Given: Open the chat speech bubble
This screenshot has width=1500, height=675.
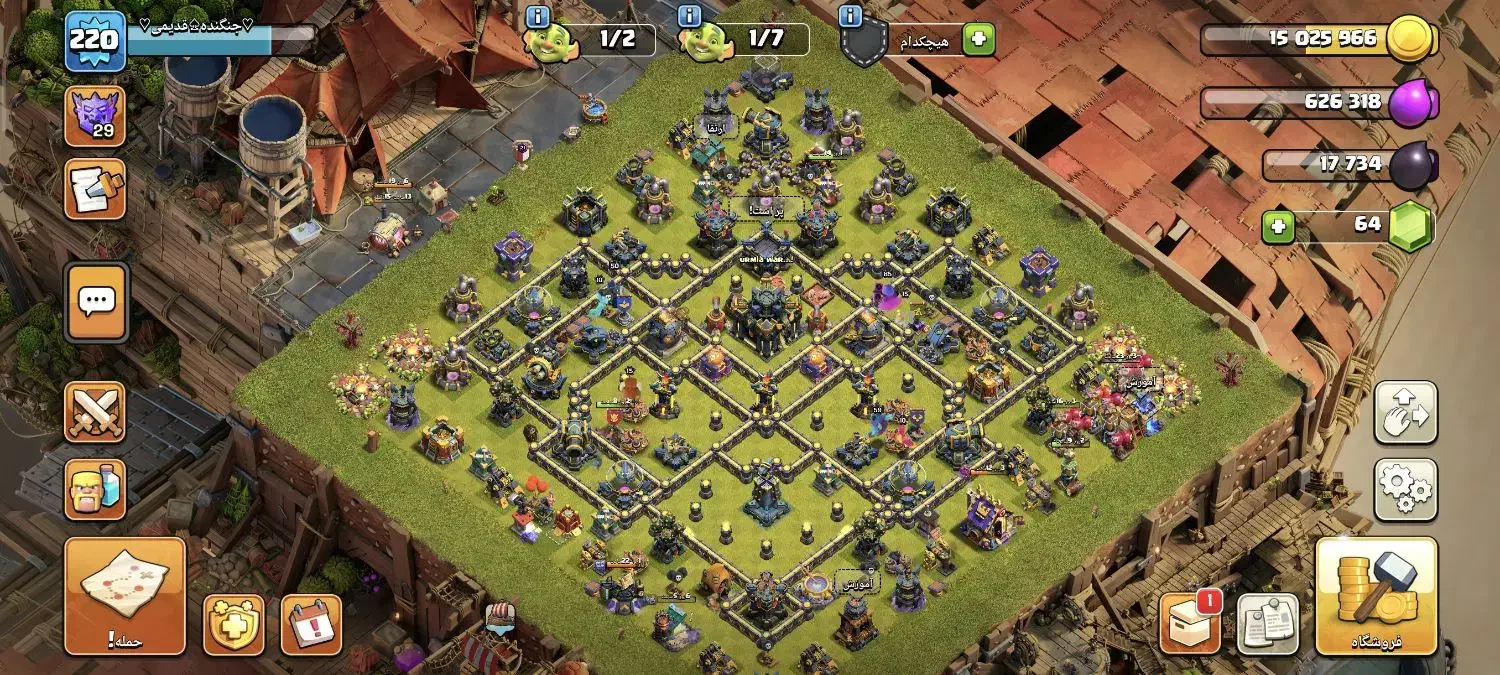Looking at the screenshot, I should click(96, 301).
